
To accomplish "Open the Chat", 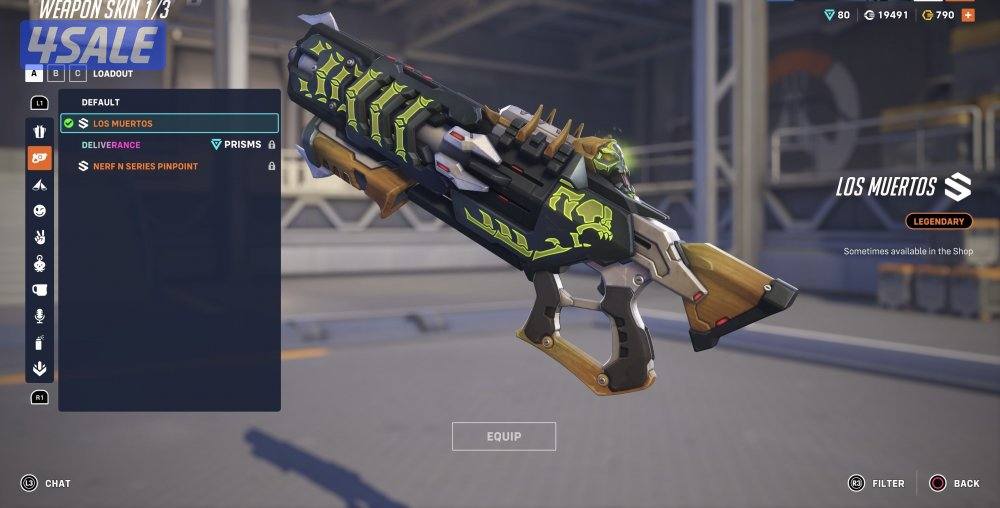I will tap(46, 484).
